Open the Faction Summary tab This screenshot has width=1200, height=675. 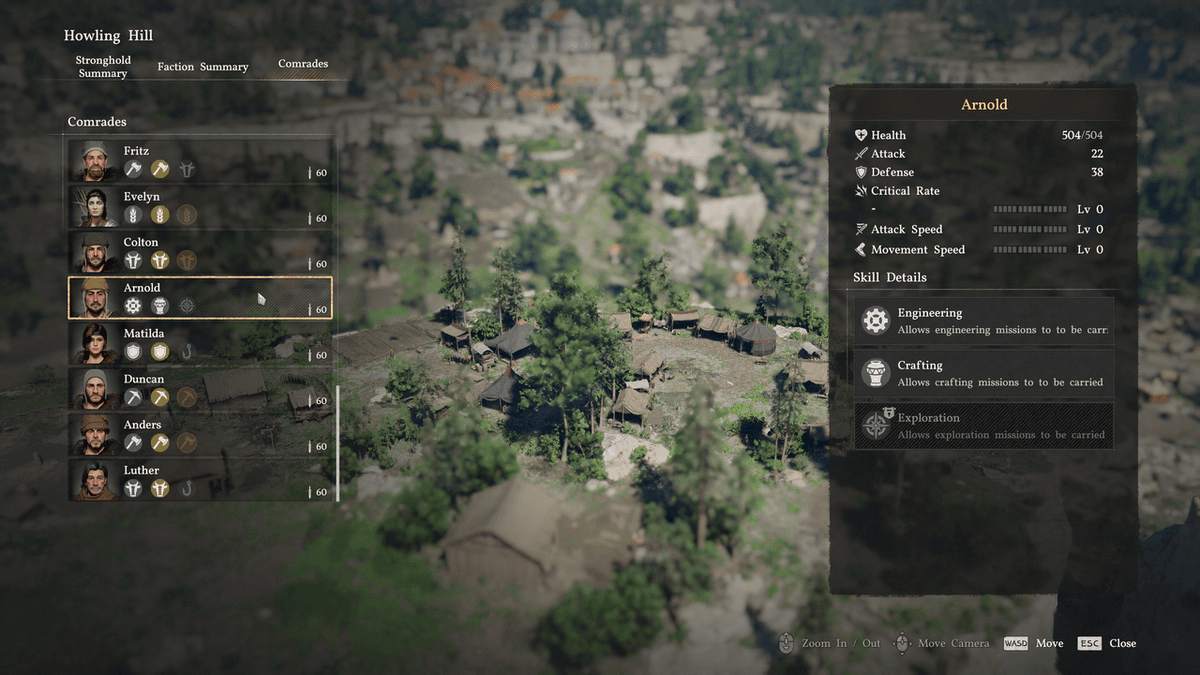tap(203, 67)
